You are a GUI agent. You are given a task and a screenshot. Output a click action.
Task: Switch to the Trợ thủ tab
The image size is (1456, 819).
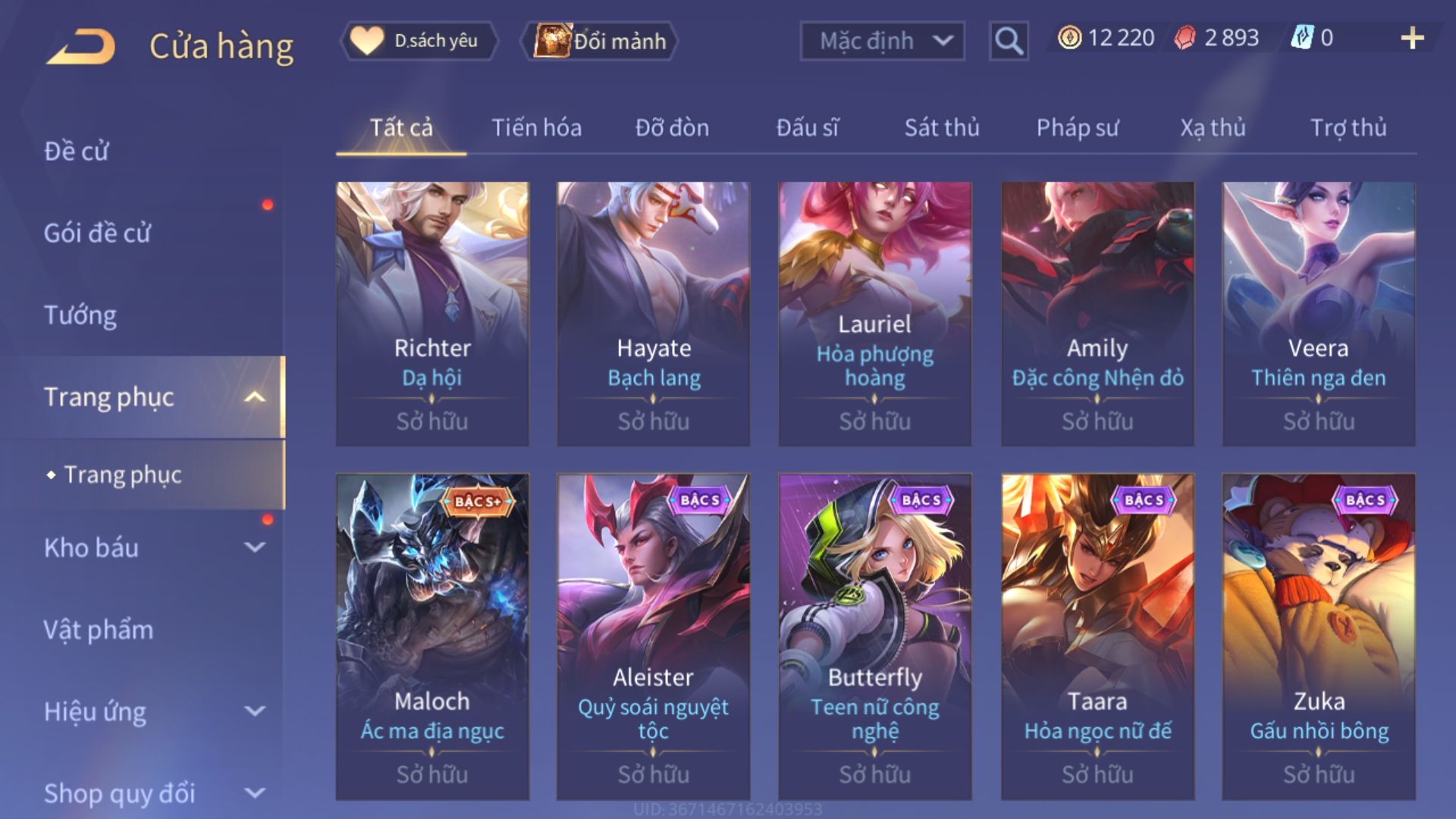[x=1348, y=127]
